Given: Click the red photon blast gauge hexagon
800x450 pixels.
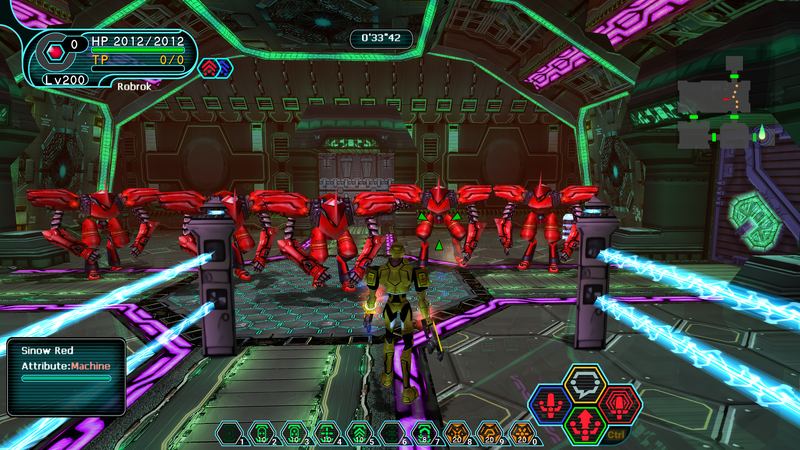Looking at the screenshot, I should [52, 47].
